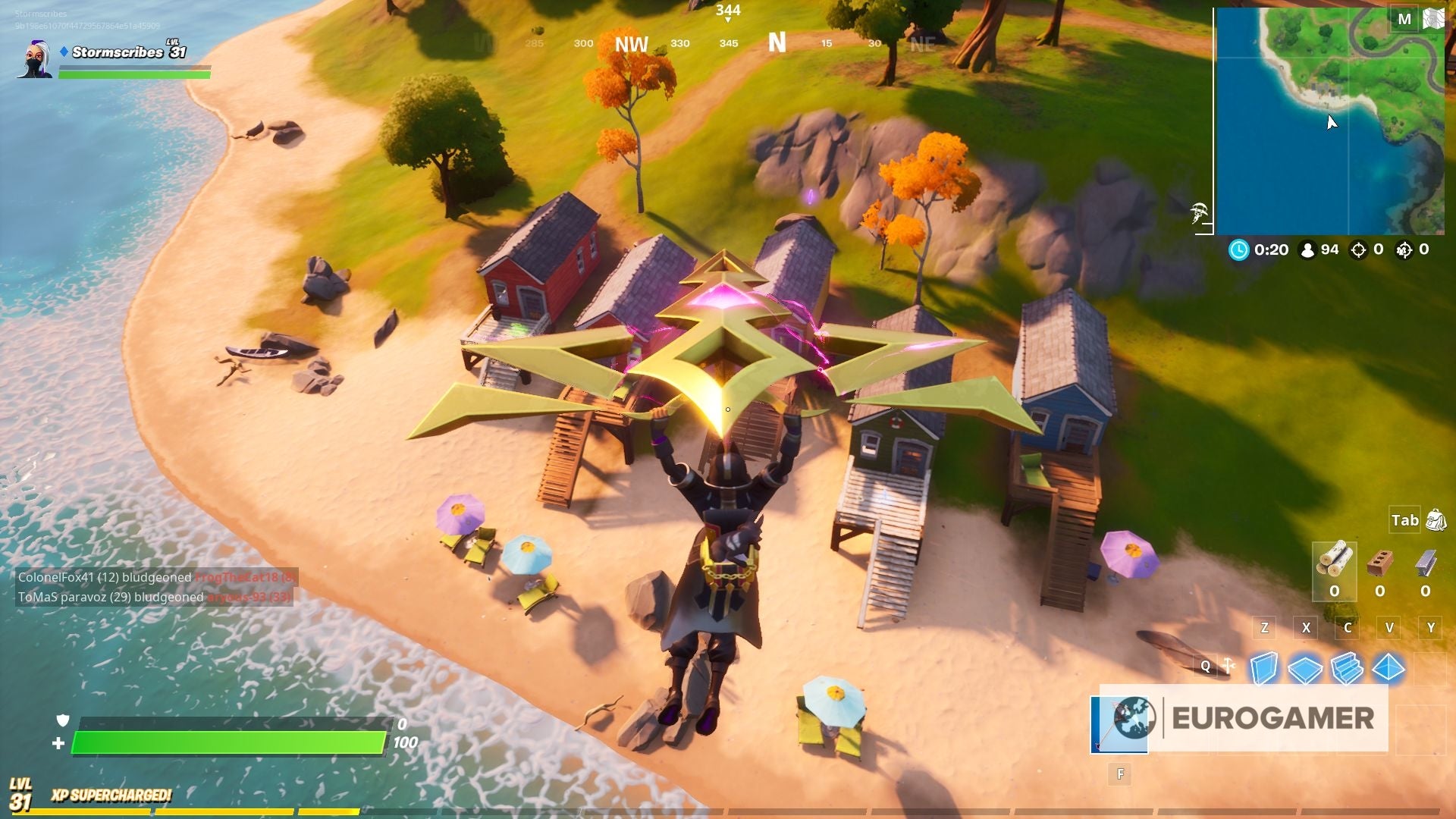Click the eliminations crosshair icon
This screenshot has height=819, width=1456.
tap(1368, 249)
